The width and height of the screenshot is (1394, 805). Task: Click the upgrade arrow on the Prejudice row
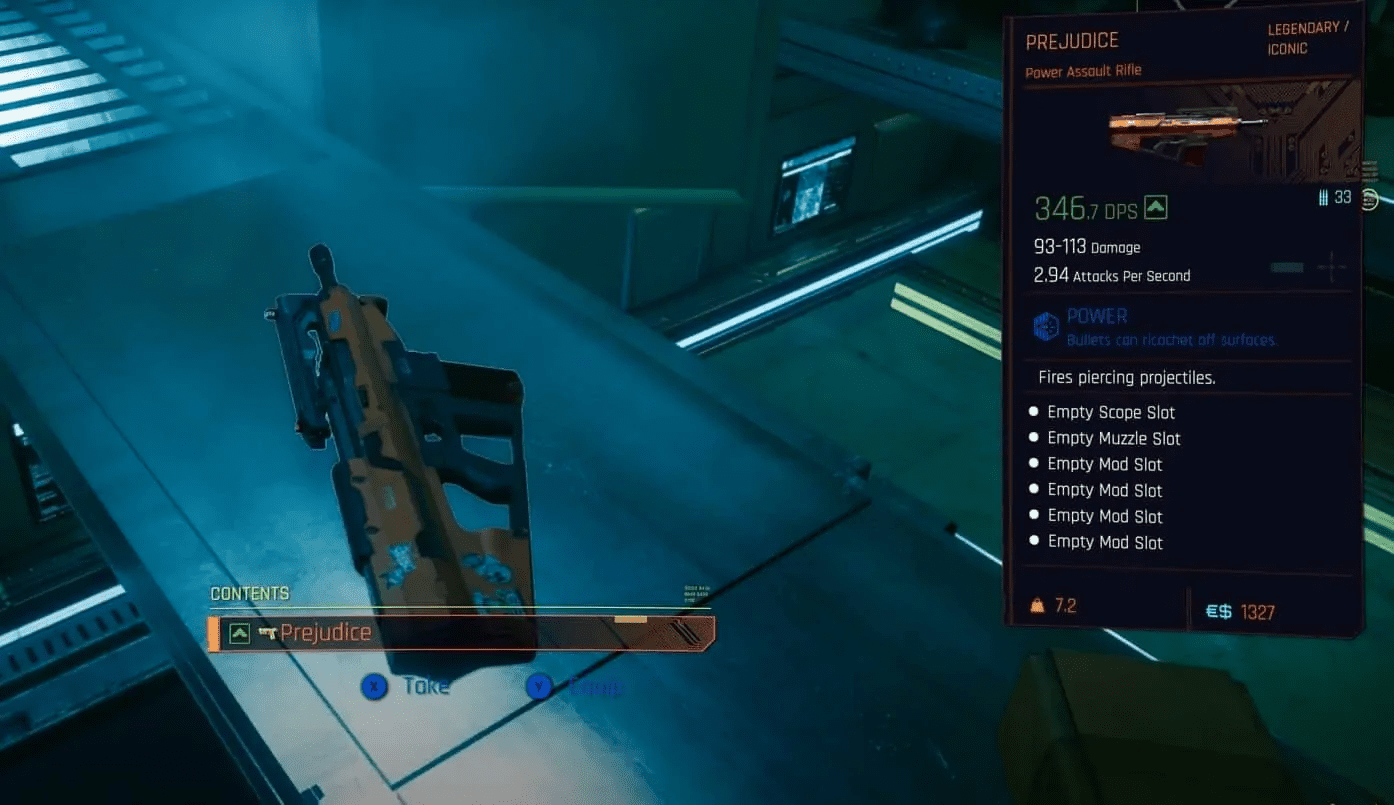coord(239,631)
